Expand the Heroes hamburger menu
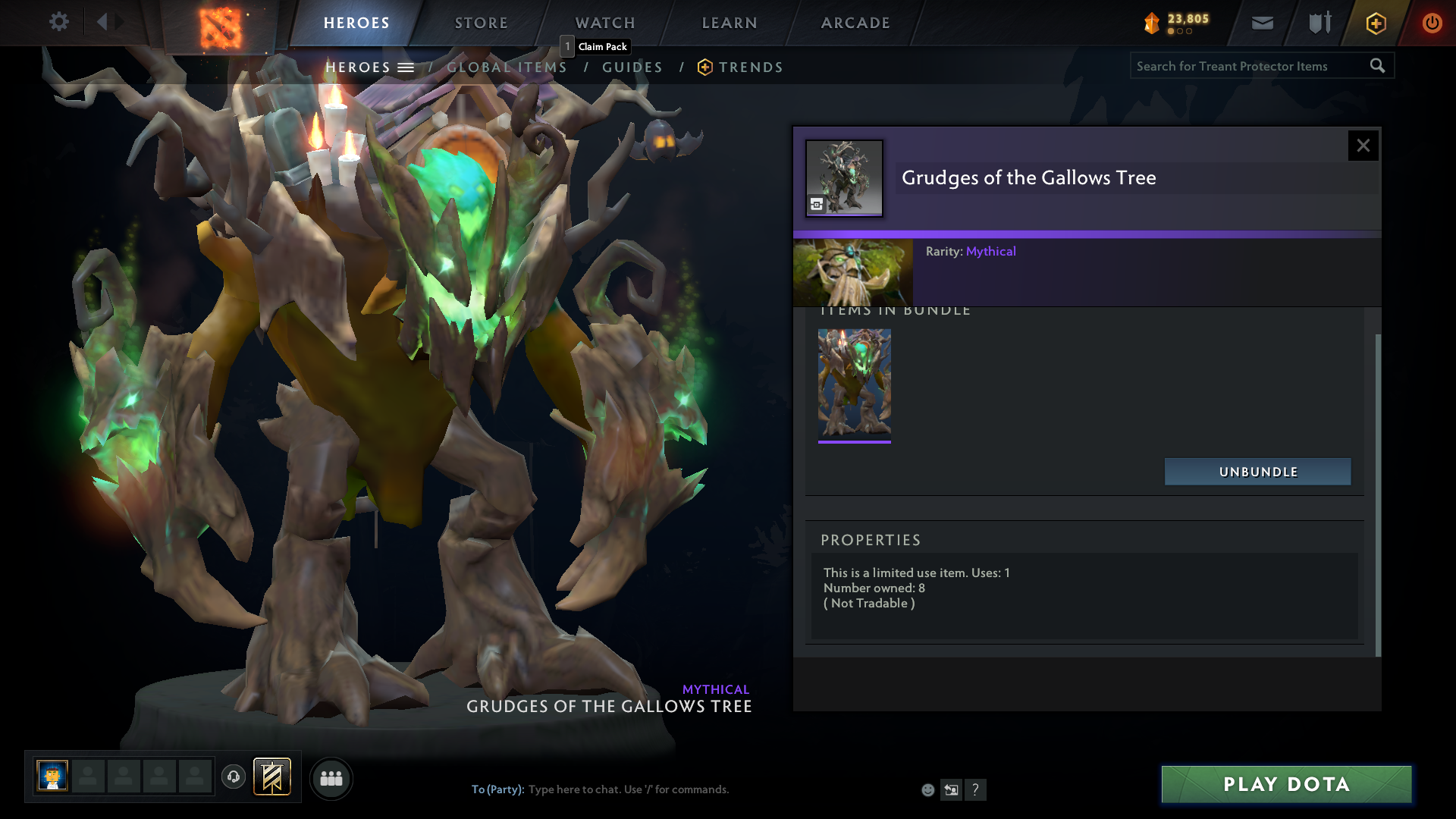This screenshot has height=819, width=1456. point(406,67)
